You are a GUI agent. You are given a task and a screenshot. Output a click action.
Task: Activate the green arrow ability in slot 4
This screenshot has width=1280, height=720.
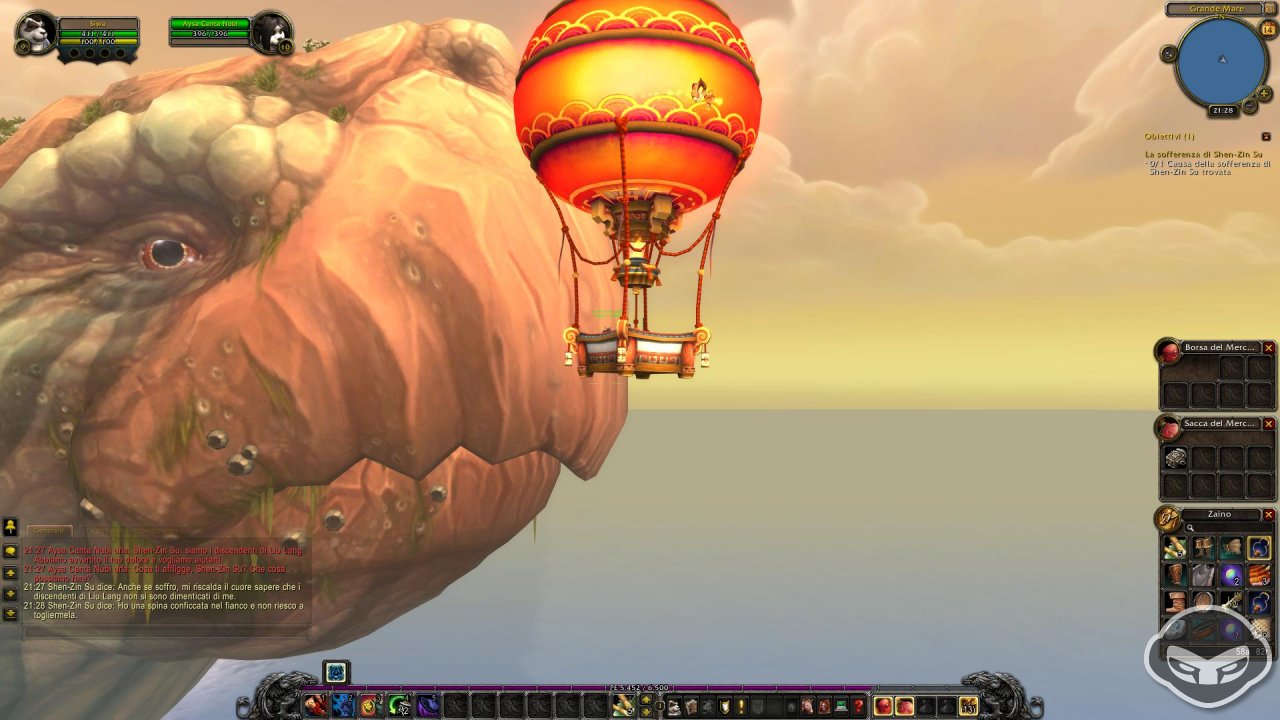pyautogui.click(x=399, y=705)
